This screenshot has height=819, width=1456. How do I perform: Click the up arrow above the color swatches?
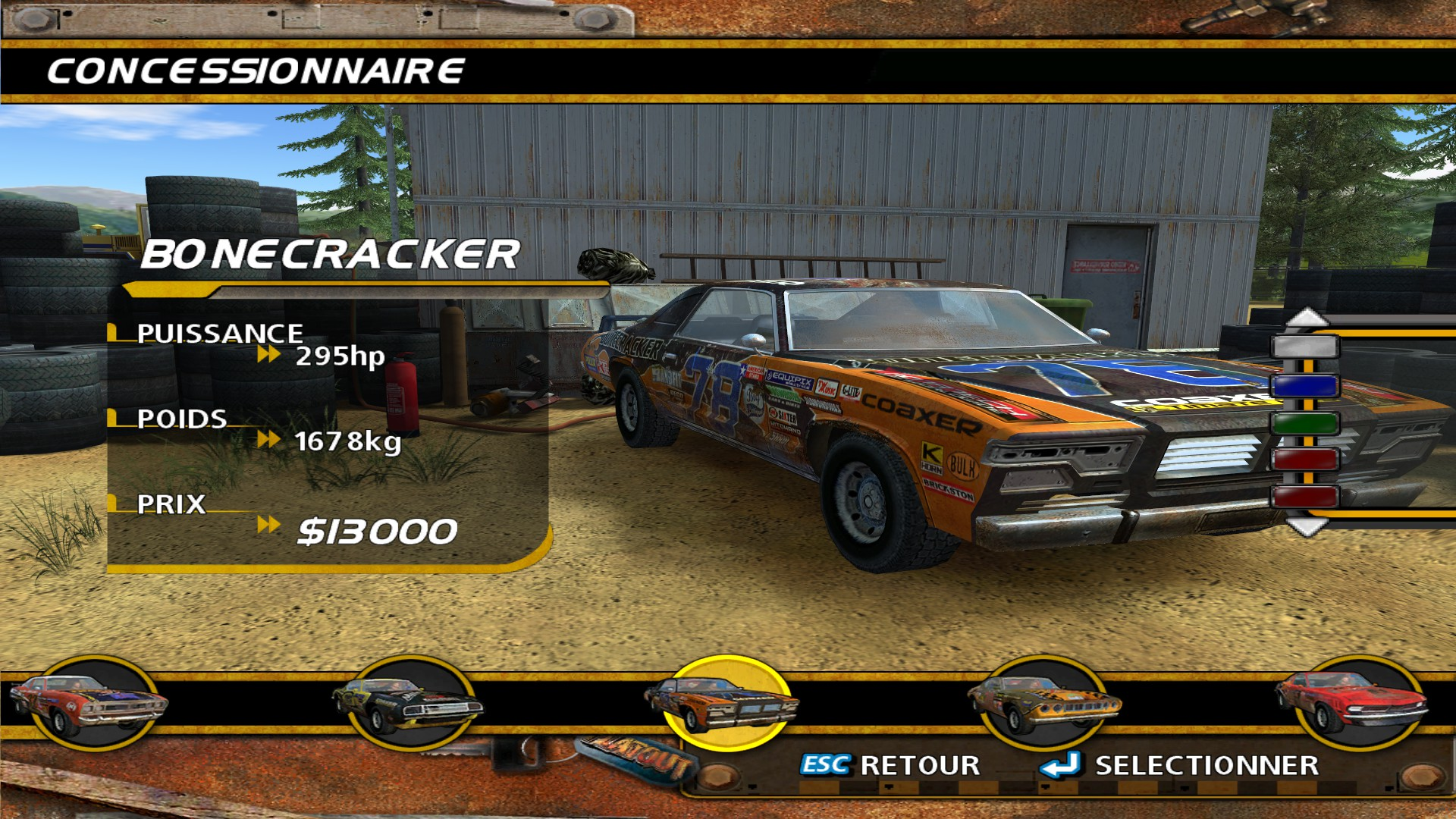point(1306,318)
